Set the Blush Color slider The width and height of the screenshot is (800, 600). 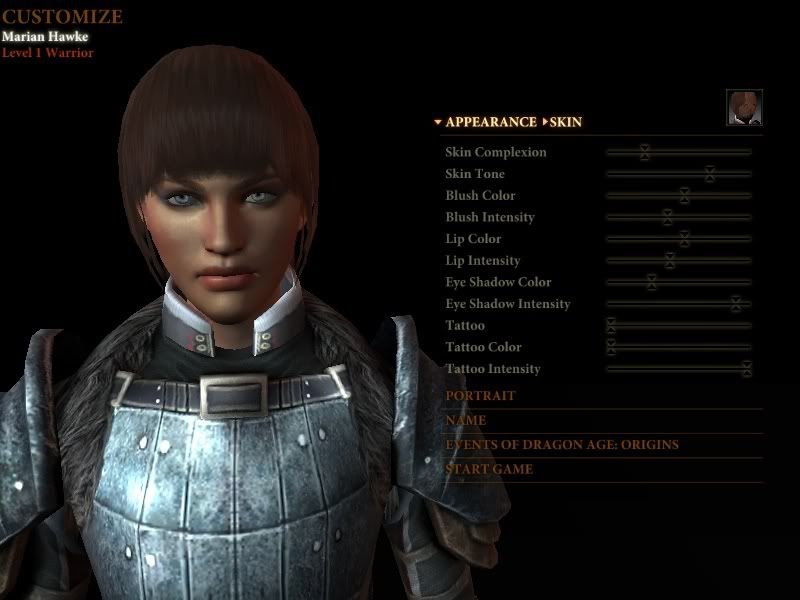coord(684,195)
